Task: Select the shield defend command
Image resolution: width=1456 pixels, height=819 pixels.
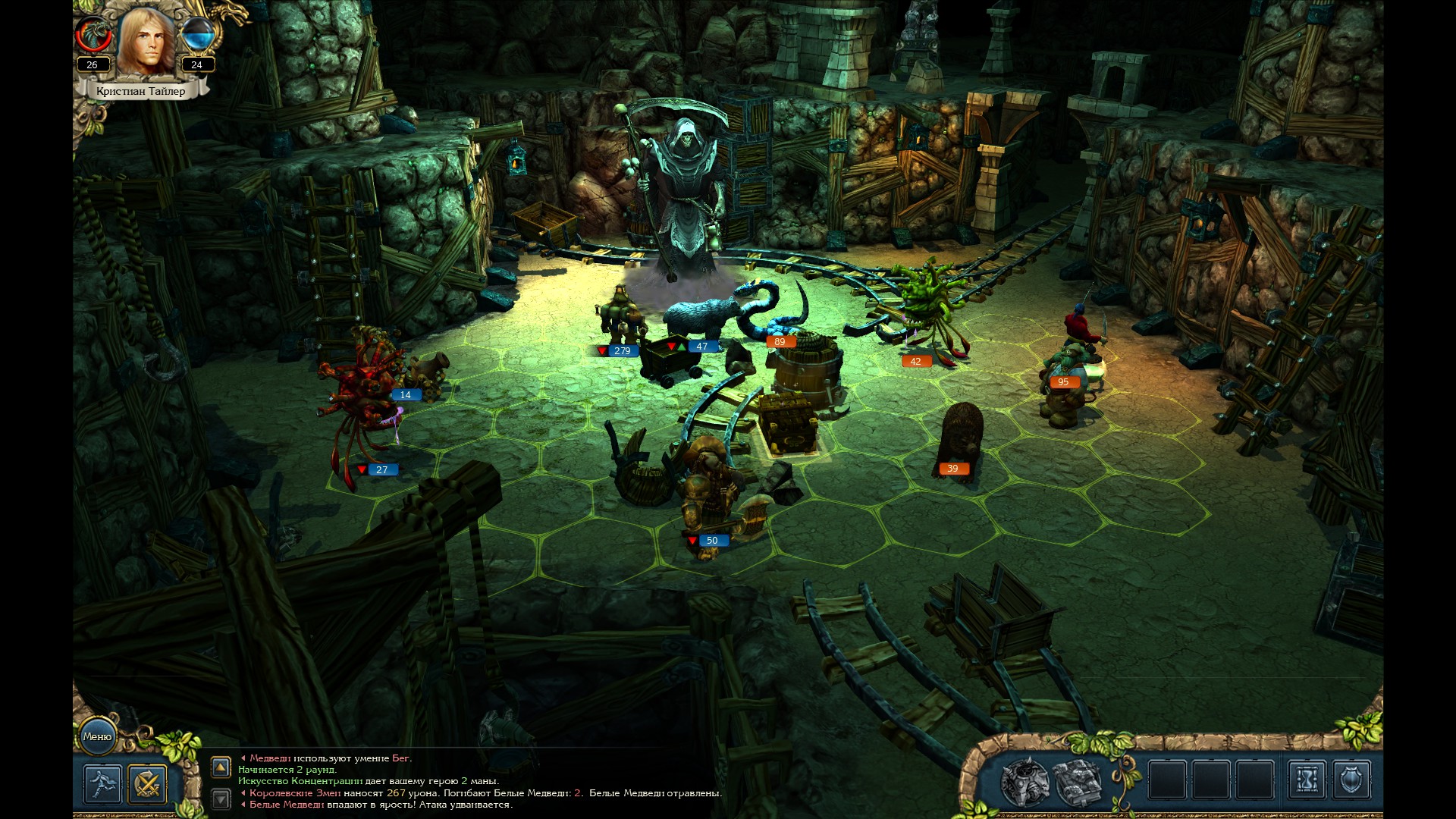Action: 1351,780
